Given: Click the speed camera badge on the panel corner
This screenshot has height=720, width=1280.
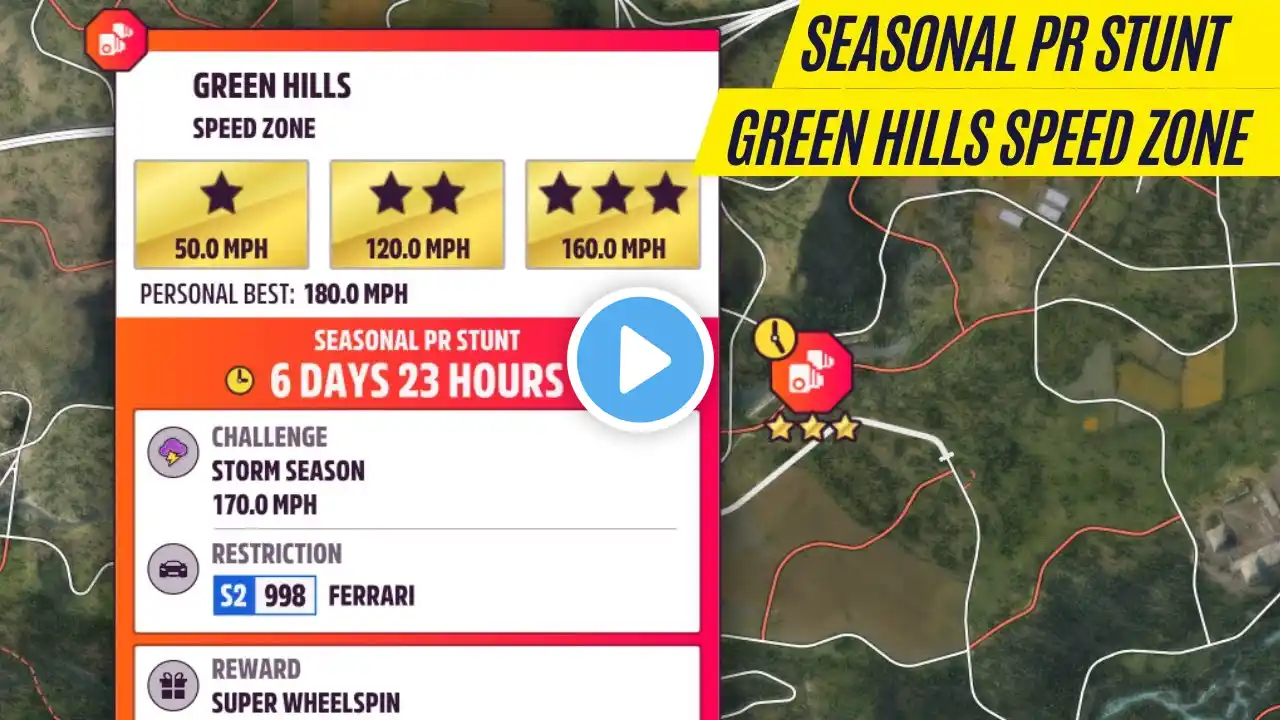Looking at the screenshot, I should tap(116, 40).
